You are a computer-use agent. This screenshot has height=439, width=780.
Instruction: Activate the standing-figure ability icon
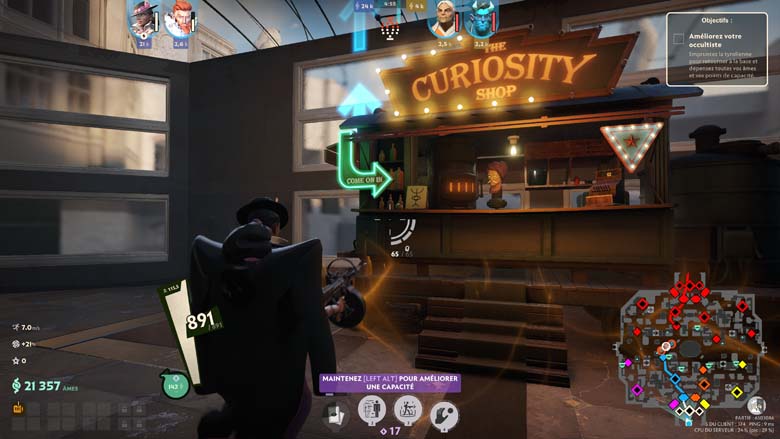pos(372,409)
